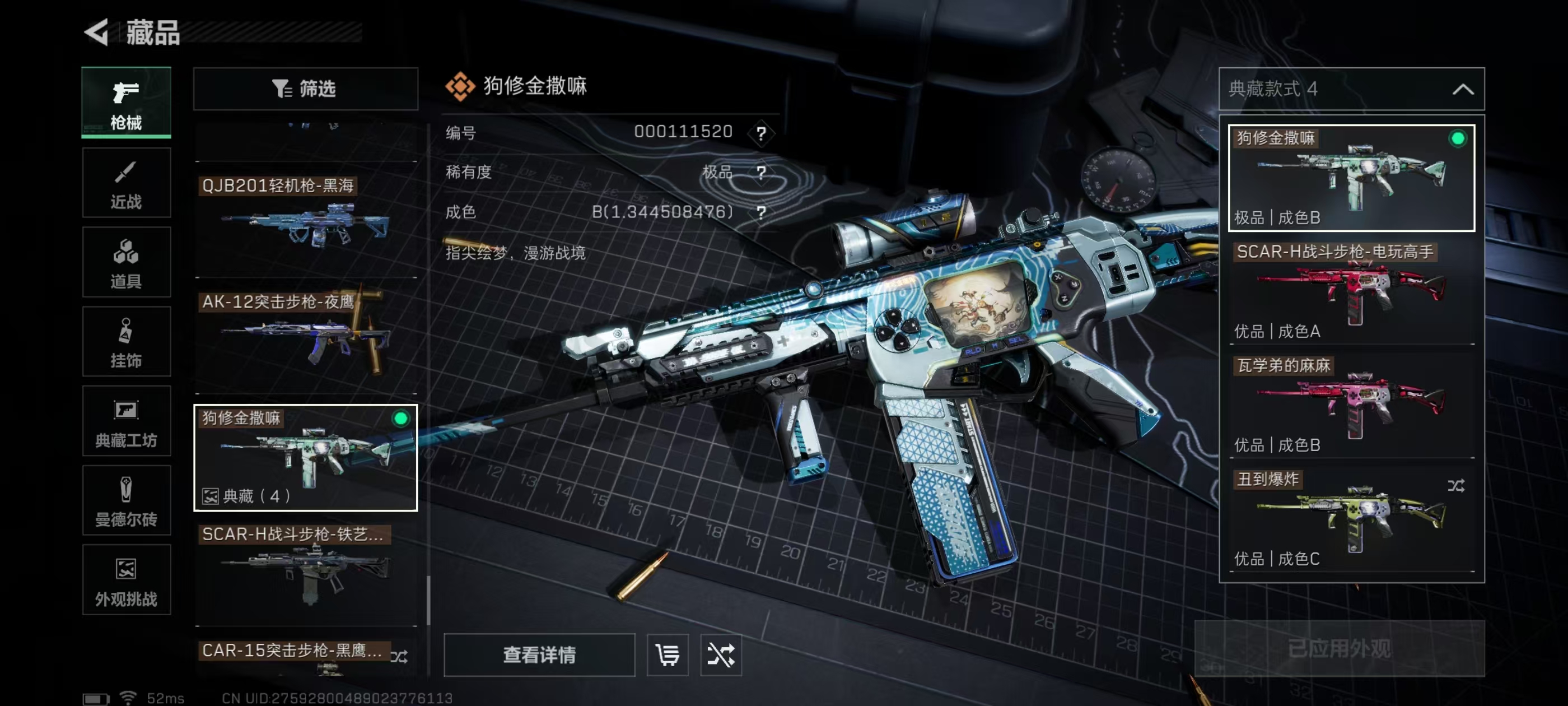
Task: Click the question mark next to 成色
Action: (x=761, y=212)
